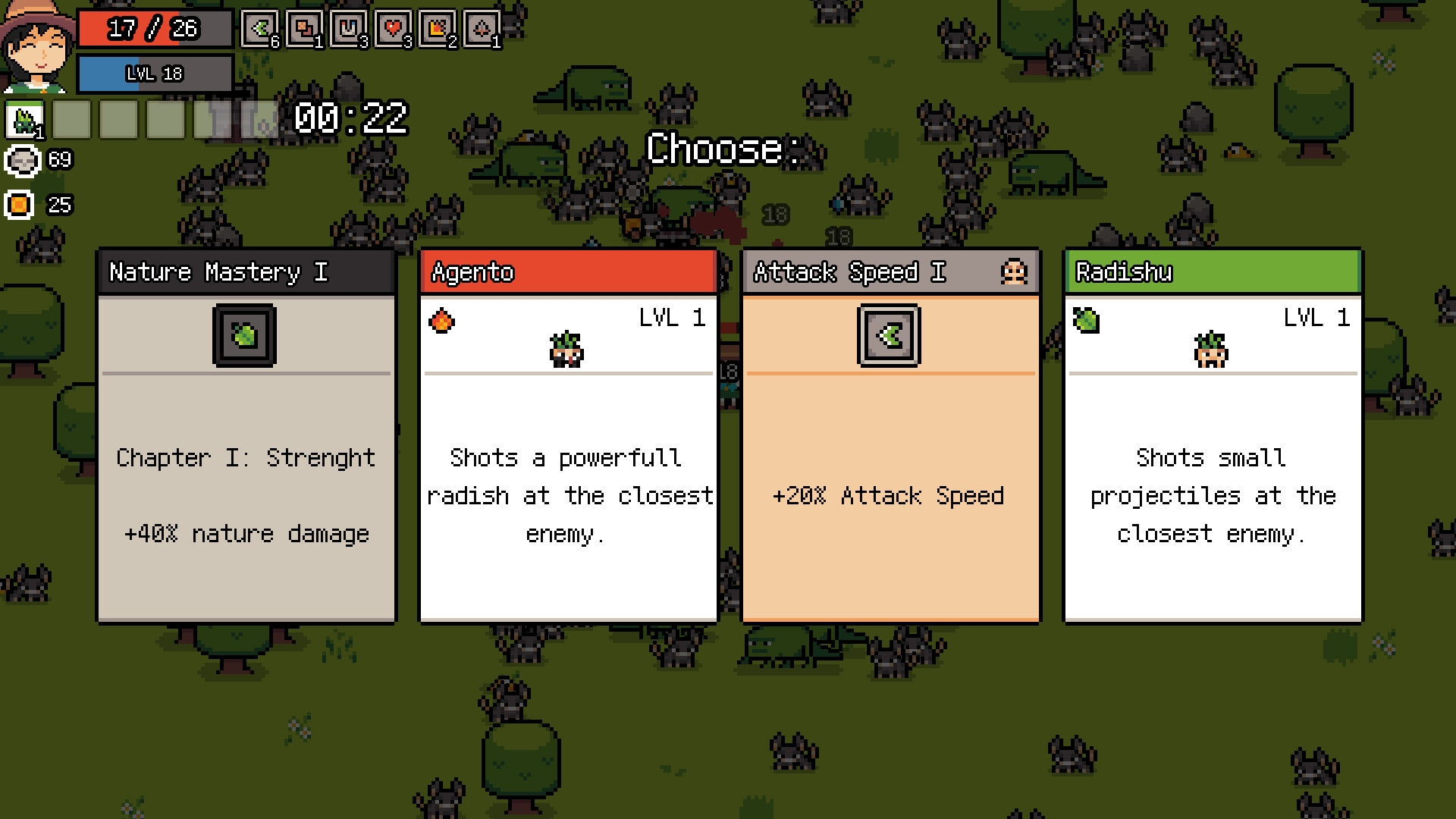Click the radish sprite on the Agento card
Viewport: 1456px width, 819px height.
pos(568,350)
